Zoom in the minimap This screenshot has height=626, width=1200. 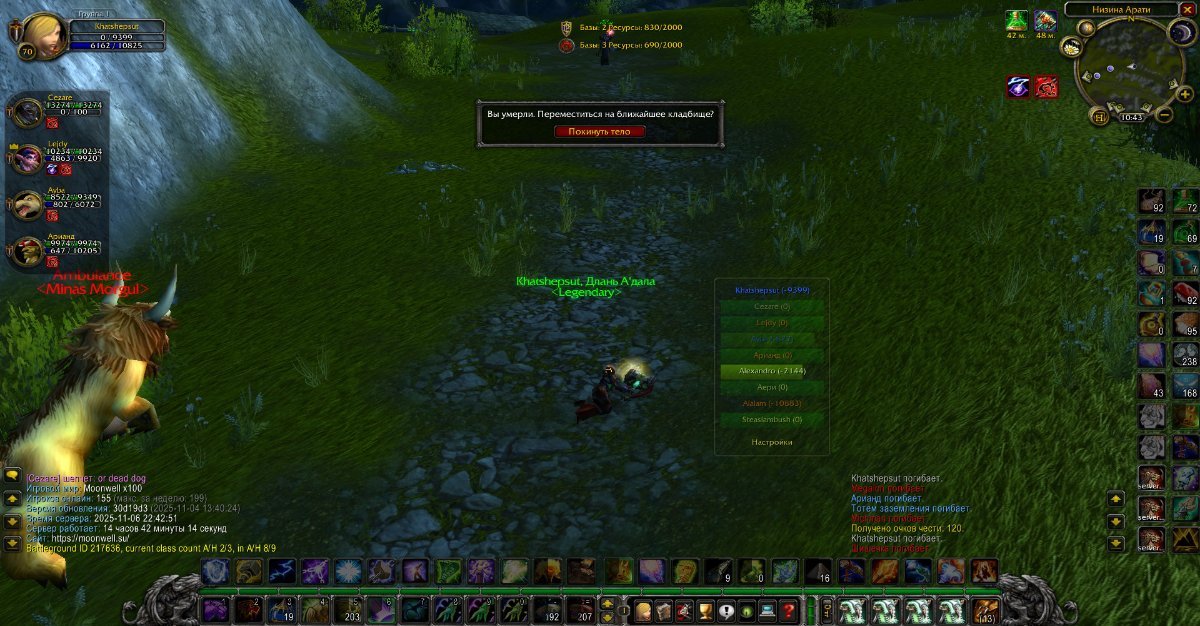(1183, 94)
